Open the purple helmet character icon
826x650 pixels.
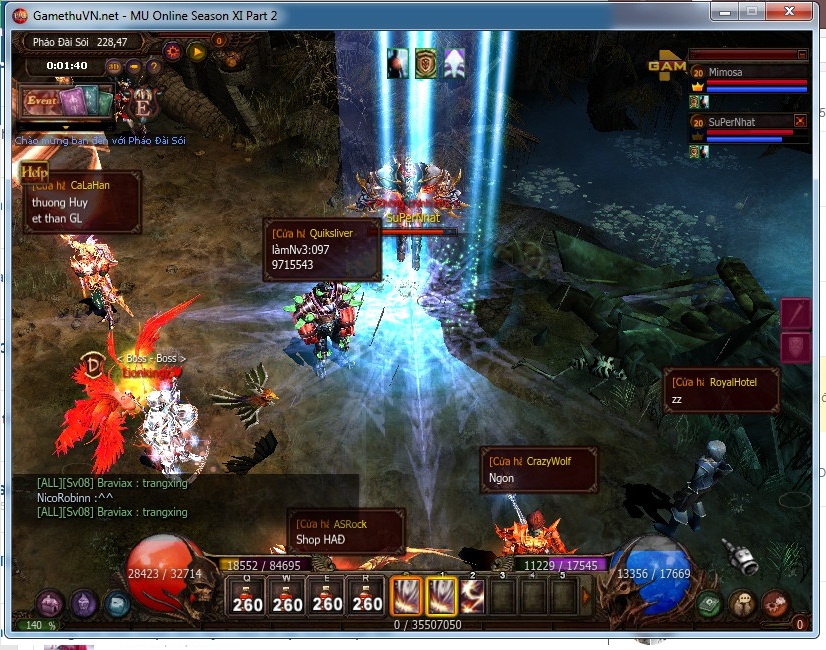[84, 603]
